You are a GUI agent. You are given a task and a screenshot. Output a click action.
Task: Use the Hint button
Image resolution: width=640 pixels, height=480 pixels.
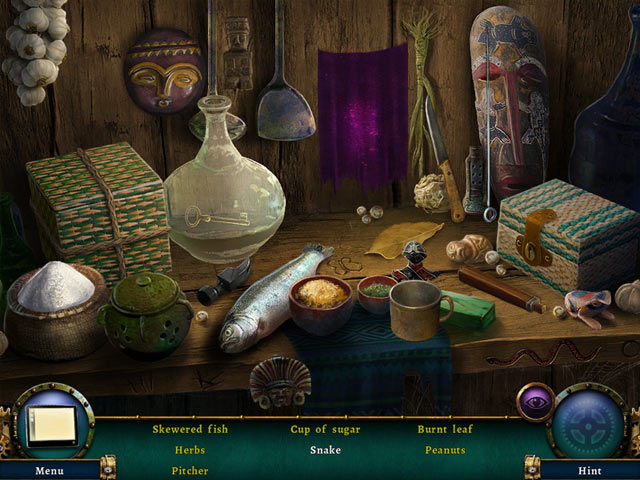(589, 469)
